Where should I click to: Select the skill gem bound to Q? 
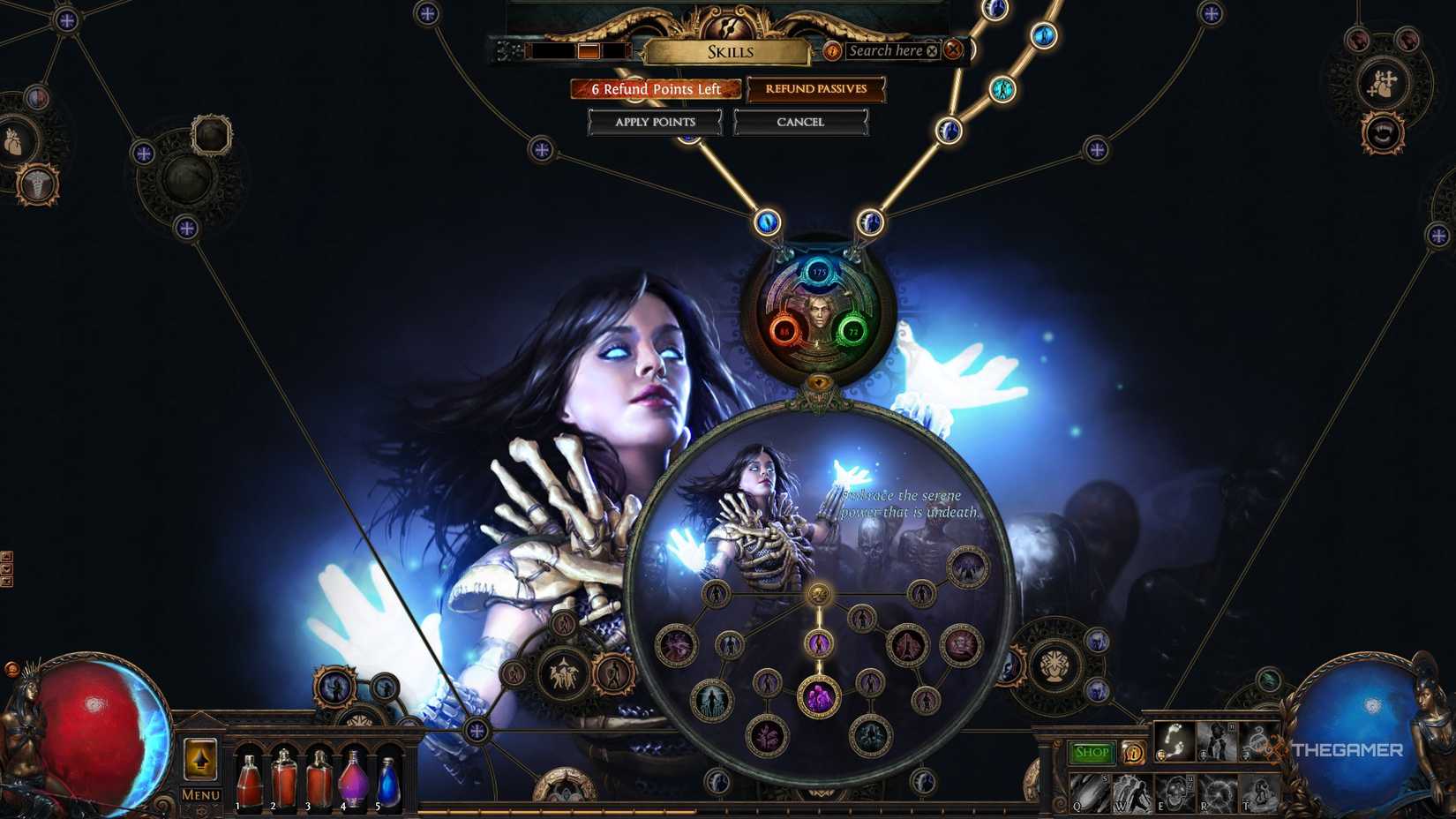tap(1092, 793)
